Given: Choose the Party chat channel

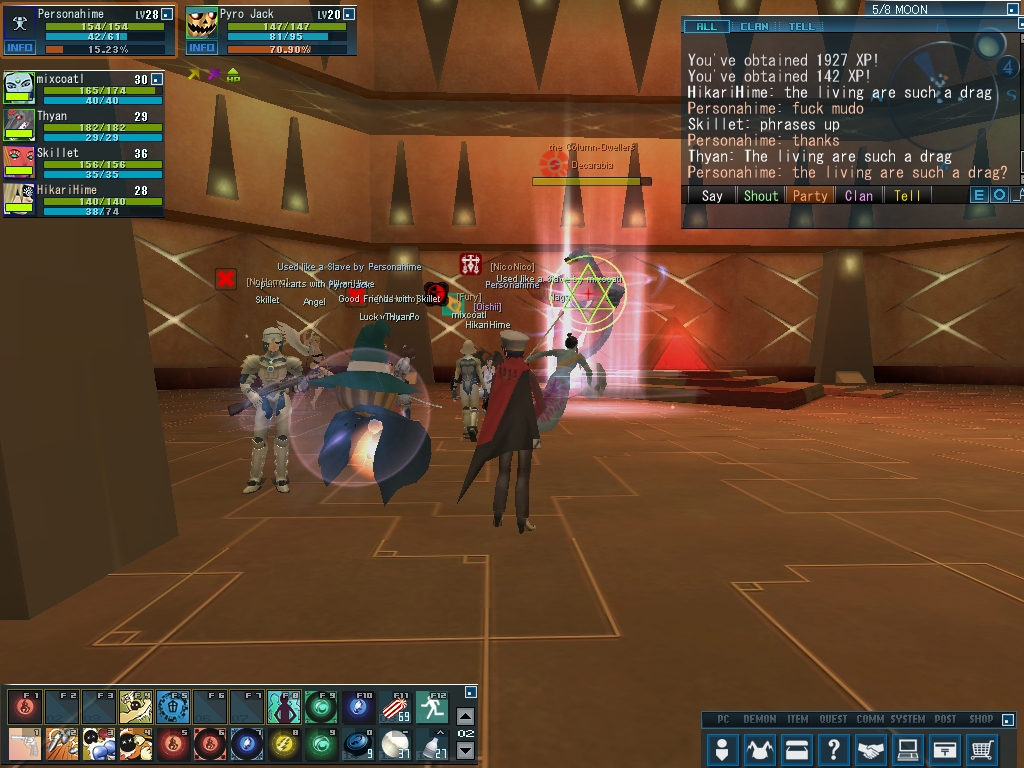Looking at the screenshot, I should coord(809,196).
